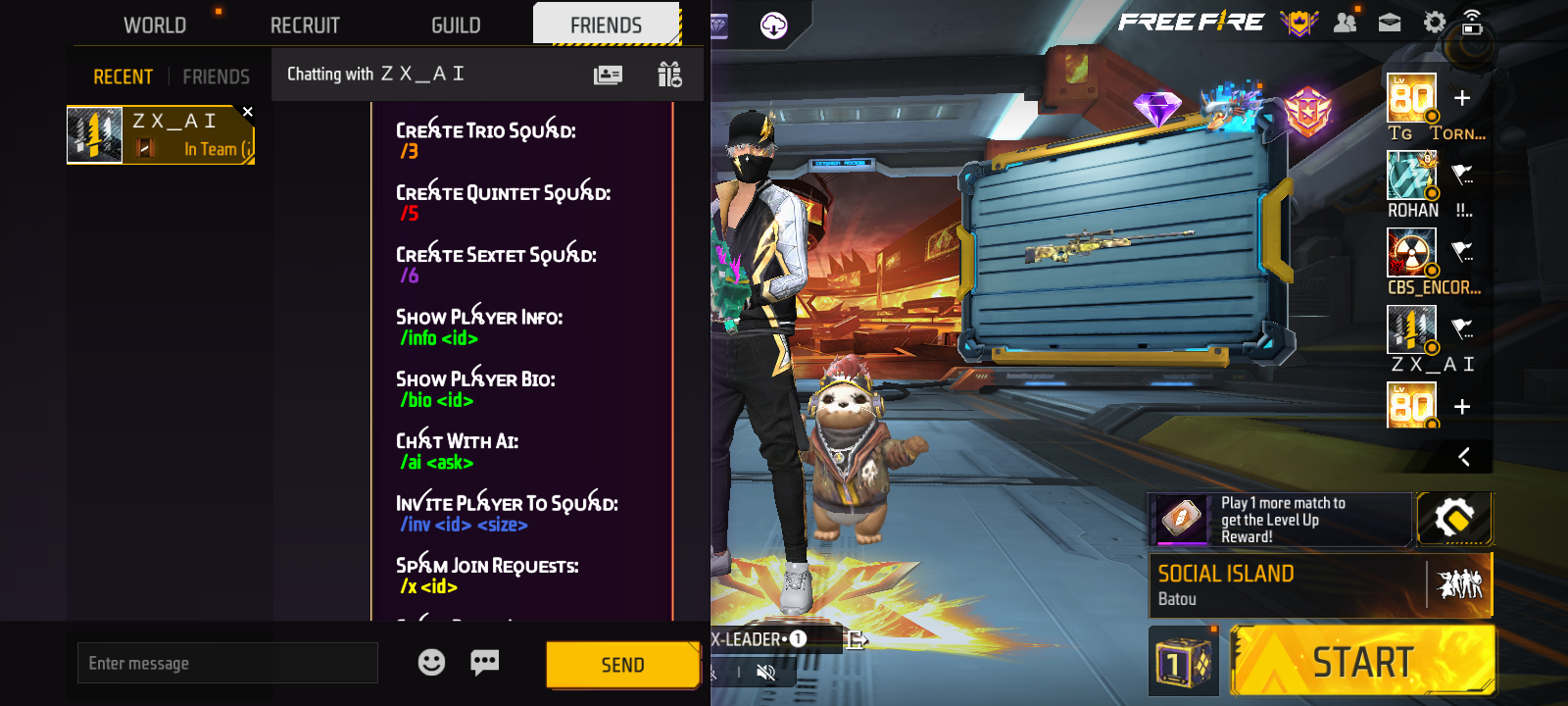Send the chat message
Viewport: 1568px width, 706px height.
622,666
